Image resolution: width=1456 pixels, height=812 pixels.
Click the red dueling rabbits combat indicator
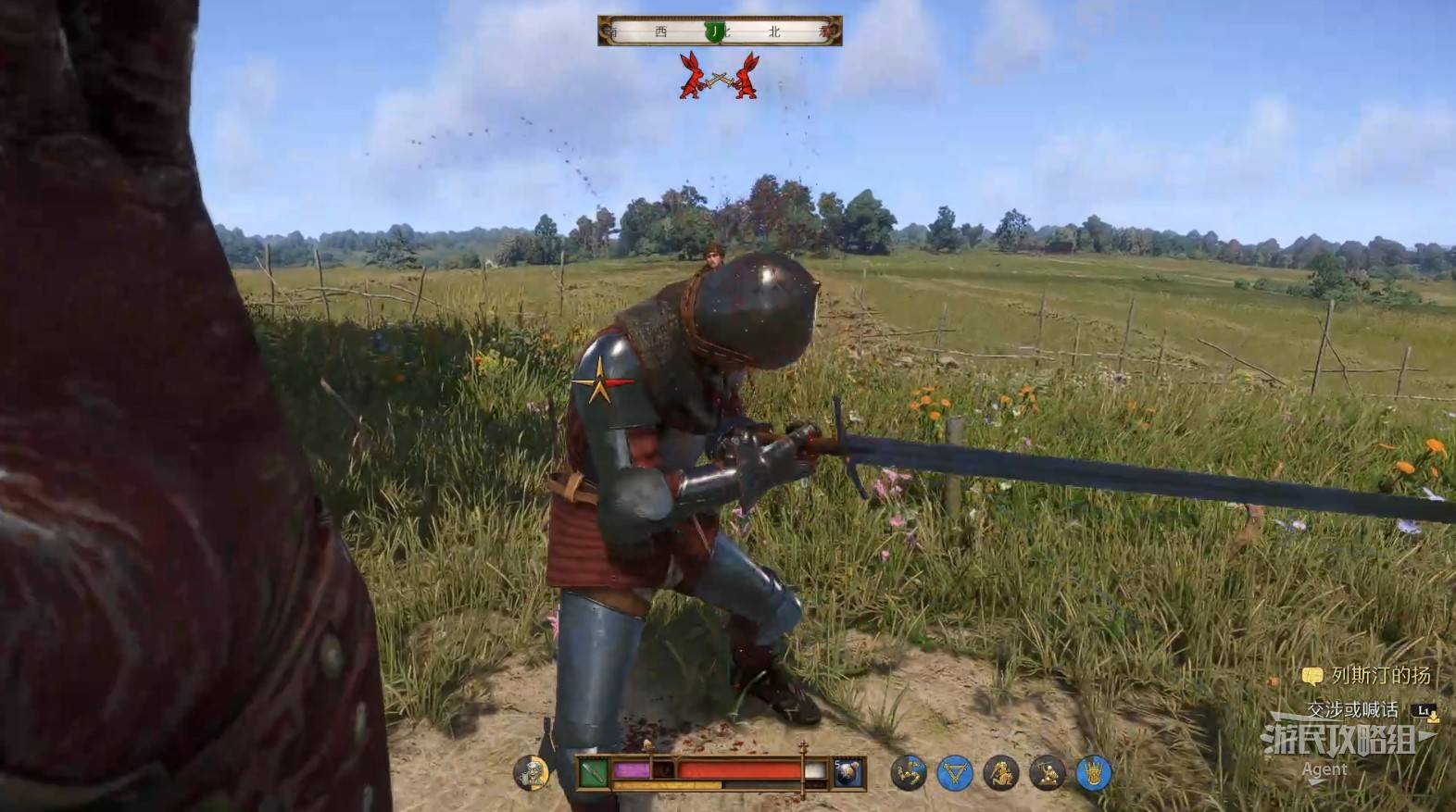point(719,76)
